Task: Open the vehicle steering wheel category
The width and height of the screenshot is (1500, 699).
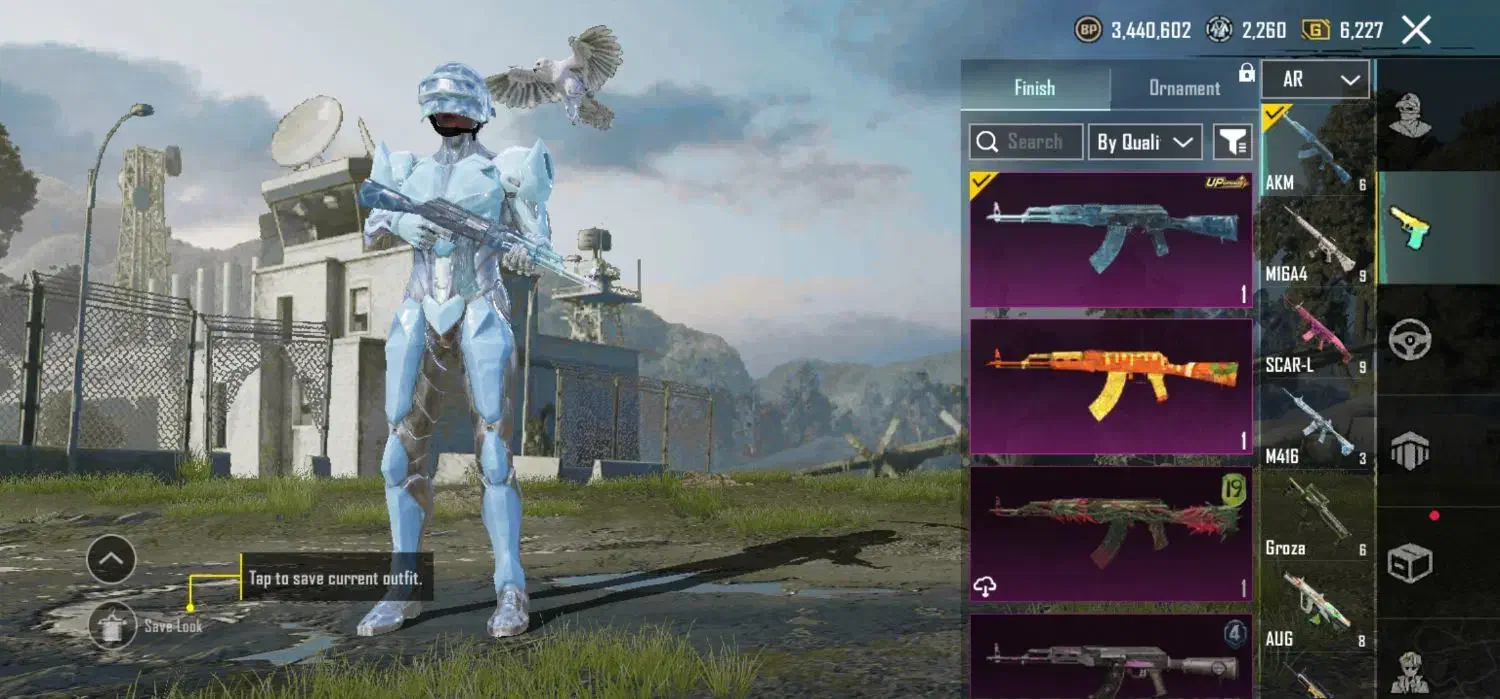Action: 1410,339
